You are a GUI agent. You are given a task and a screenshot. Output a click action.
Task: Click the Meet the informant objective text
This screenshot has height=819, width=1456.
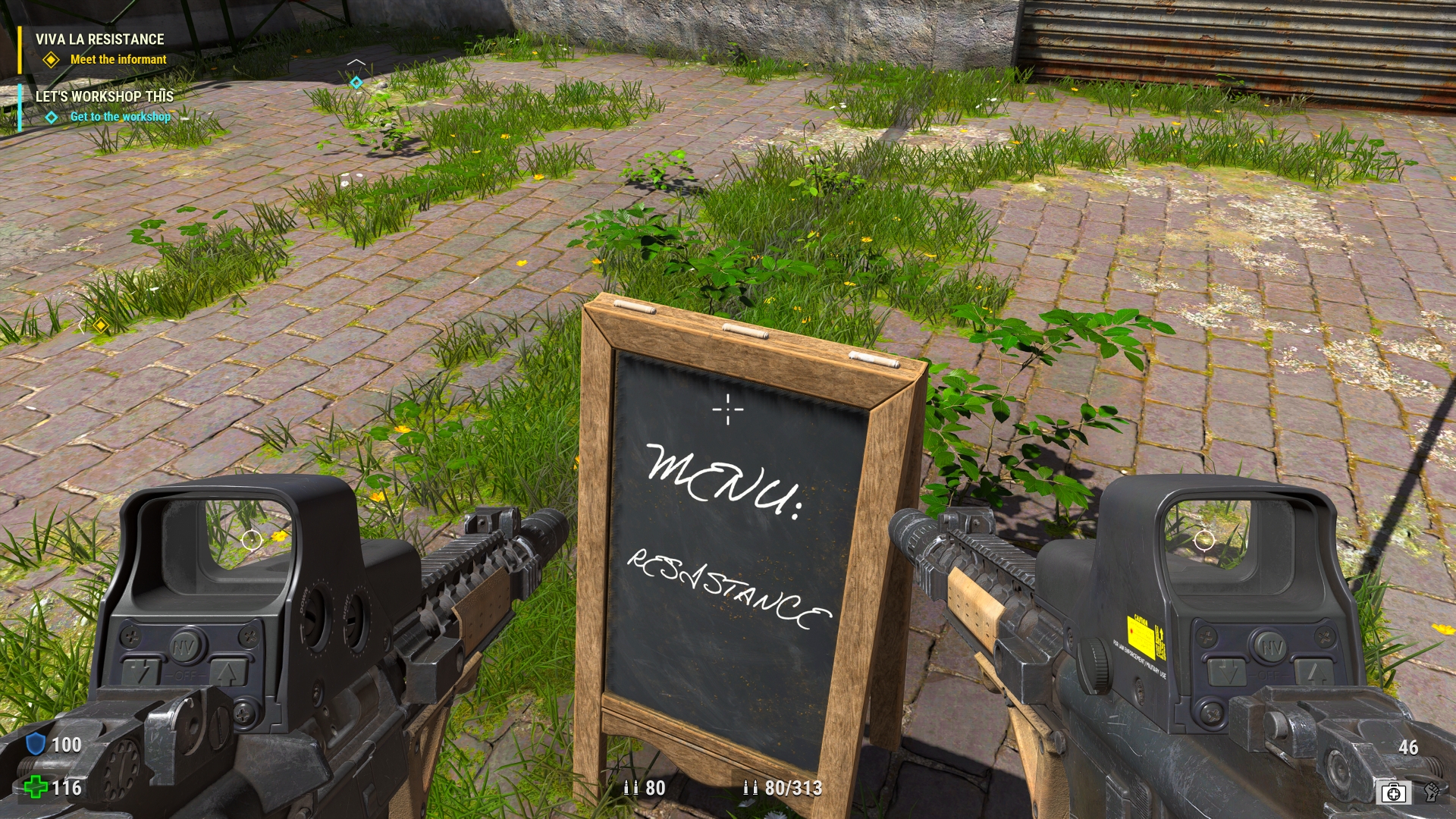118,59
